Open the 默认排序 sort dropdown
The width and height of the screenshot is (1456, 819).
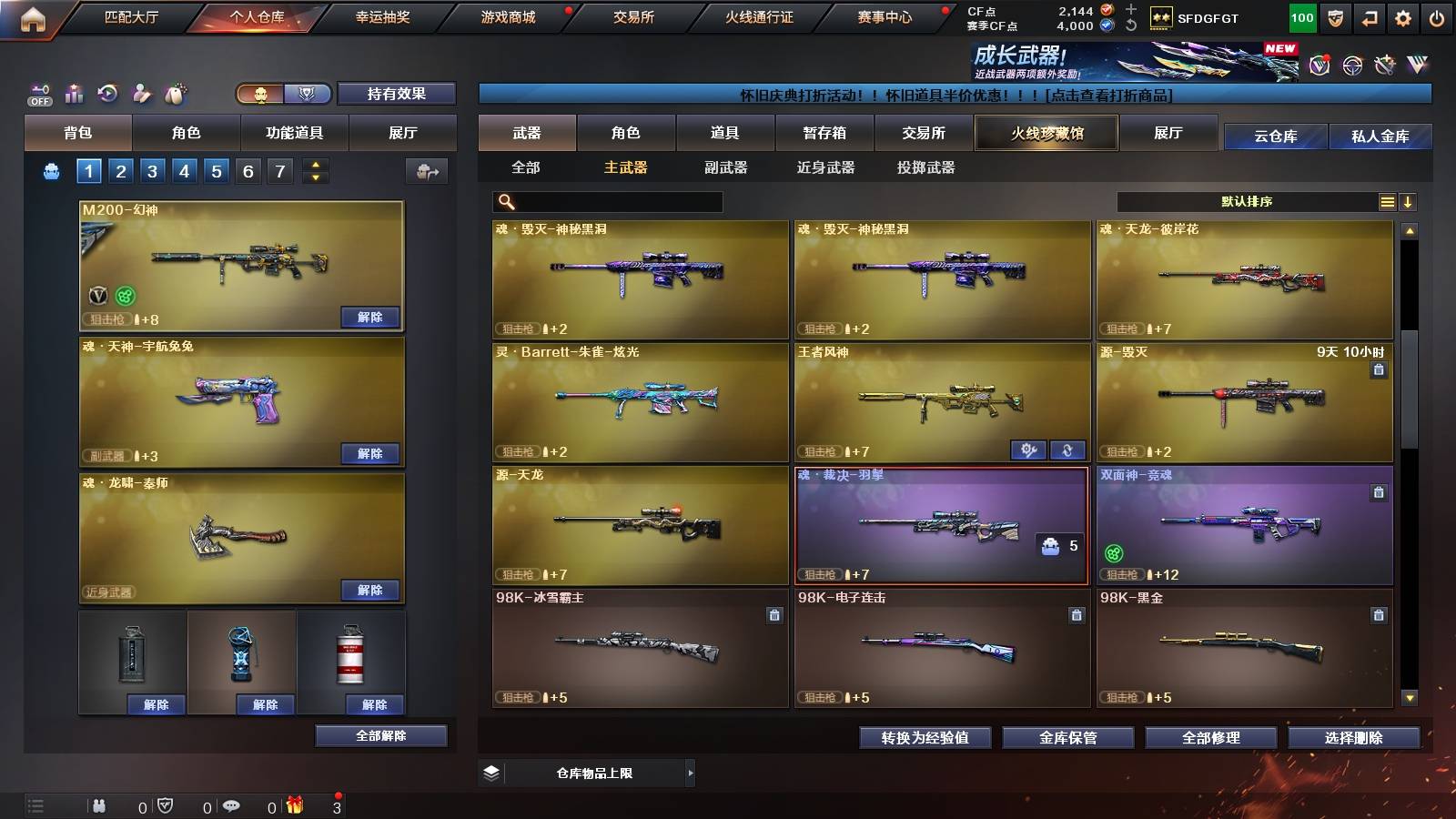click(x=1247, y=201)
